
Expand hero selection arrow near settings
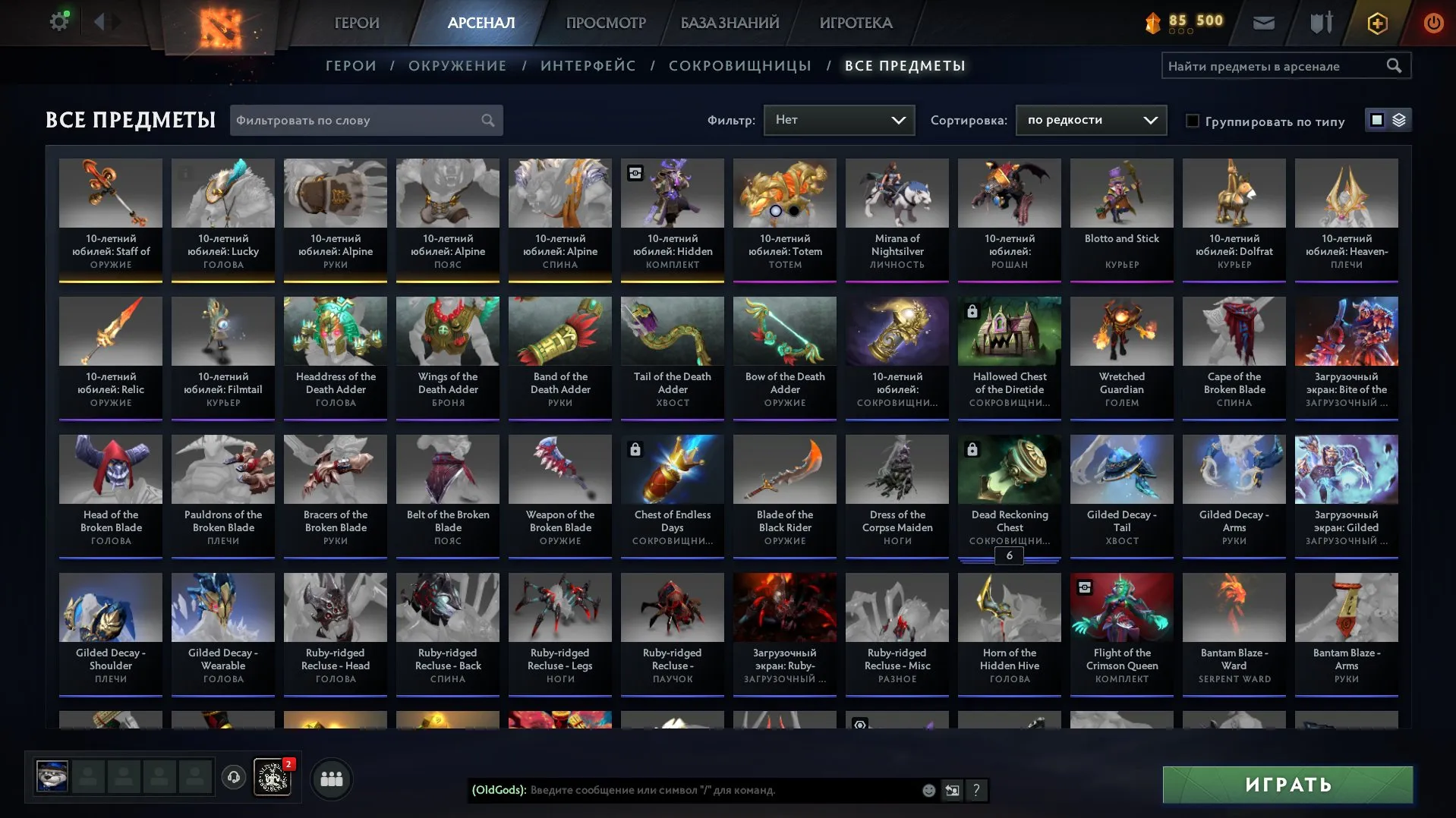[99, 20]
